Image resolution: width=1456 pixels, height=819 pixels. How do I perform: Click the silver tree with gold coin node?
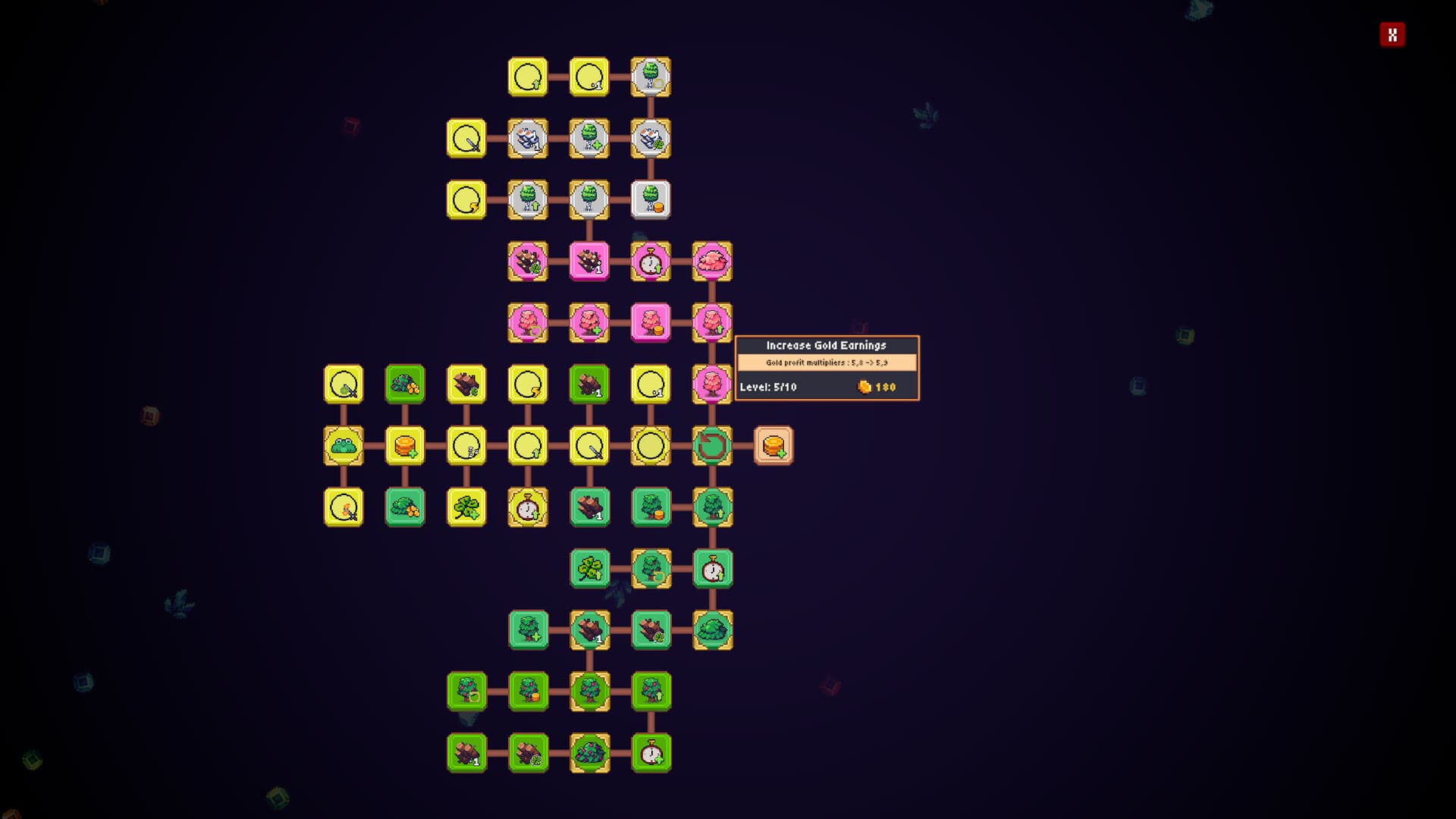(x=650, y=199)
